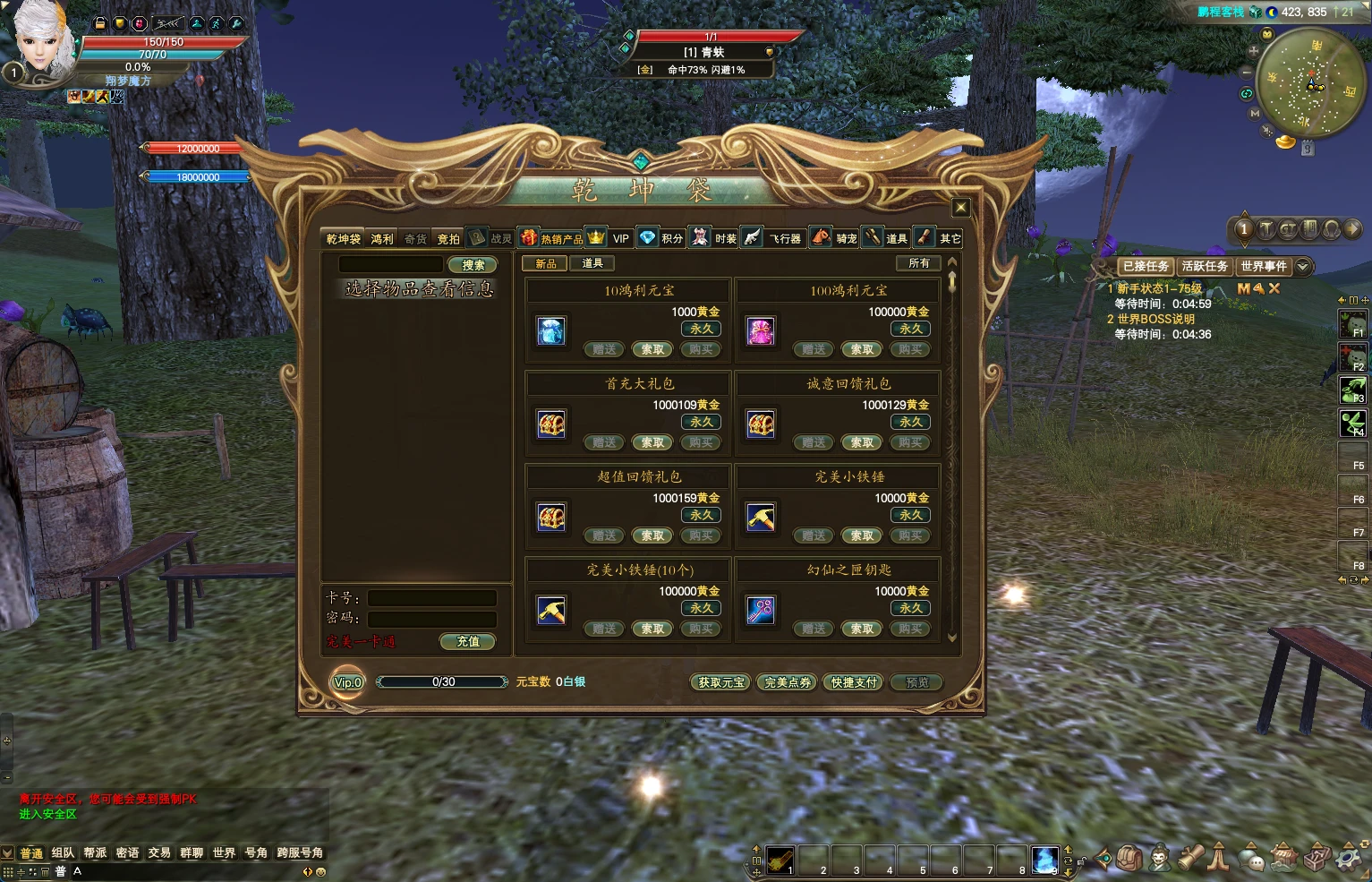Select the 世界 chat channel tab
Screen dimensions: 1372x882
224,852
